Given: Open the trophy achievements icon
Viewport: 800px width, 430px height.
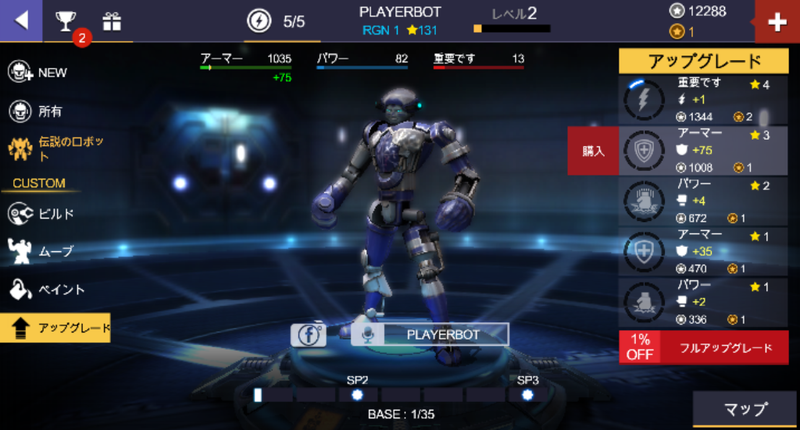Looking at the screenshot, I should click(x=66, y=21).
